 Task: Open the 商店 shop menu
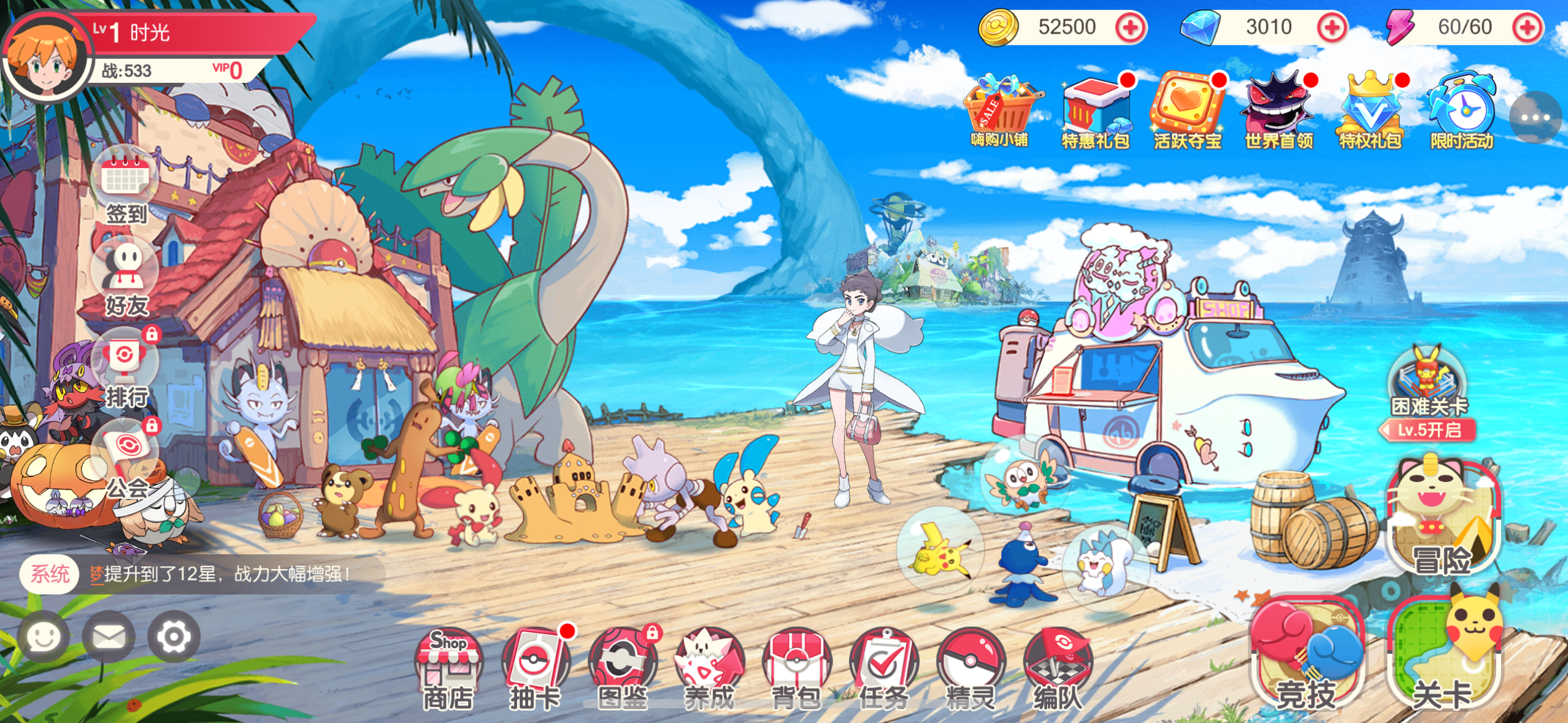tap(448, 668)
